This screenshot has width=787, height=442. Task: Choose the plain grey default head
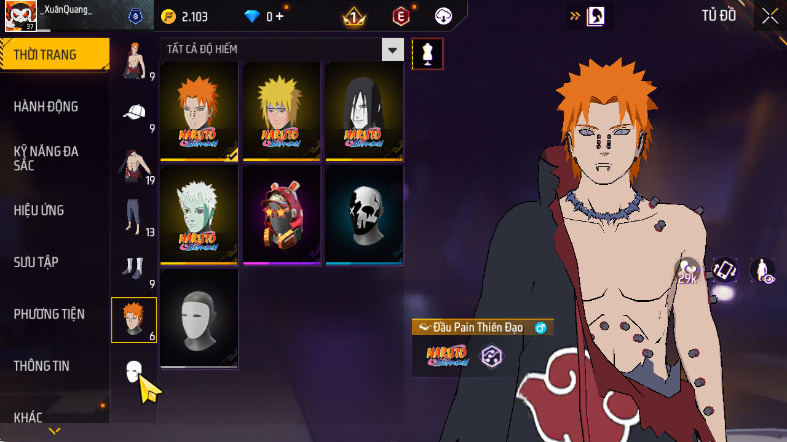199,317
